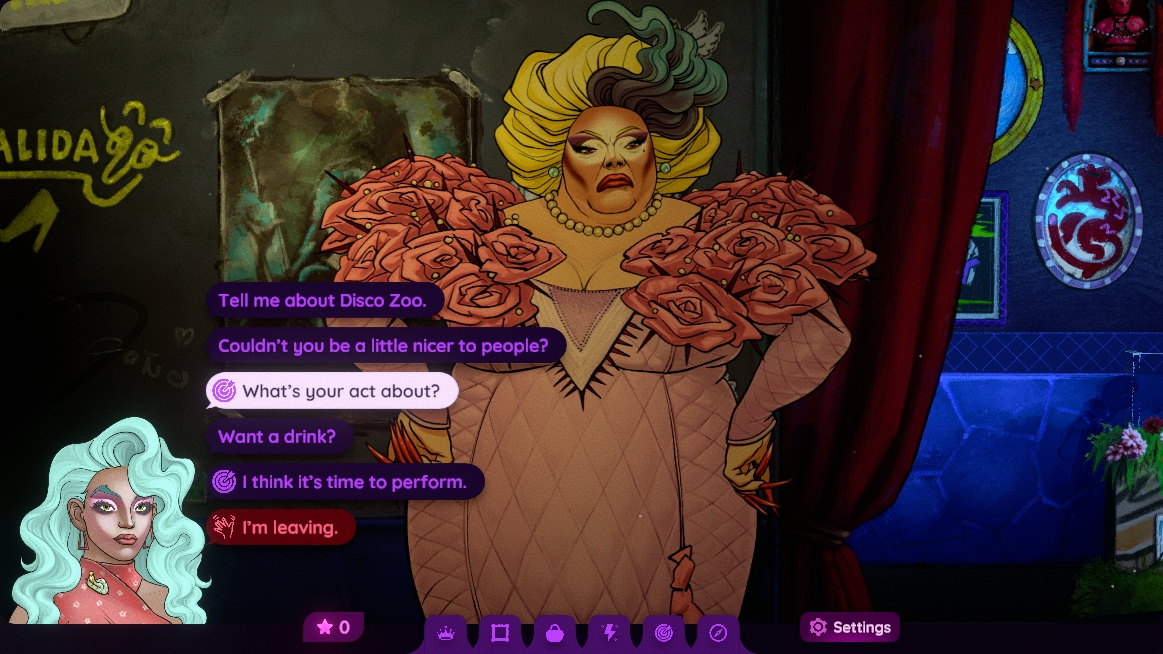The height and width of the screenshot is (654, 1163).
Task: Open the target objectives icon
Action: 663,632
